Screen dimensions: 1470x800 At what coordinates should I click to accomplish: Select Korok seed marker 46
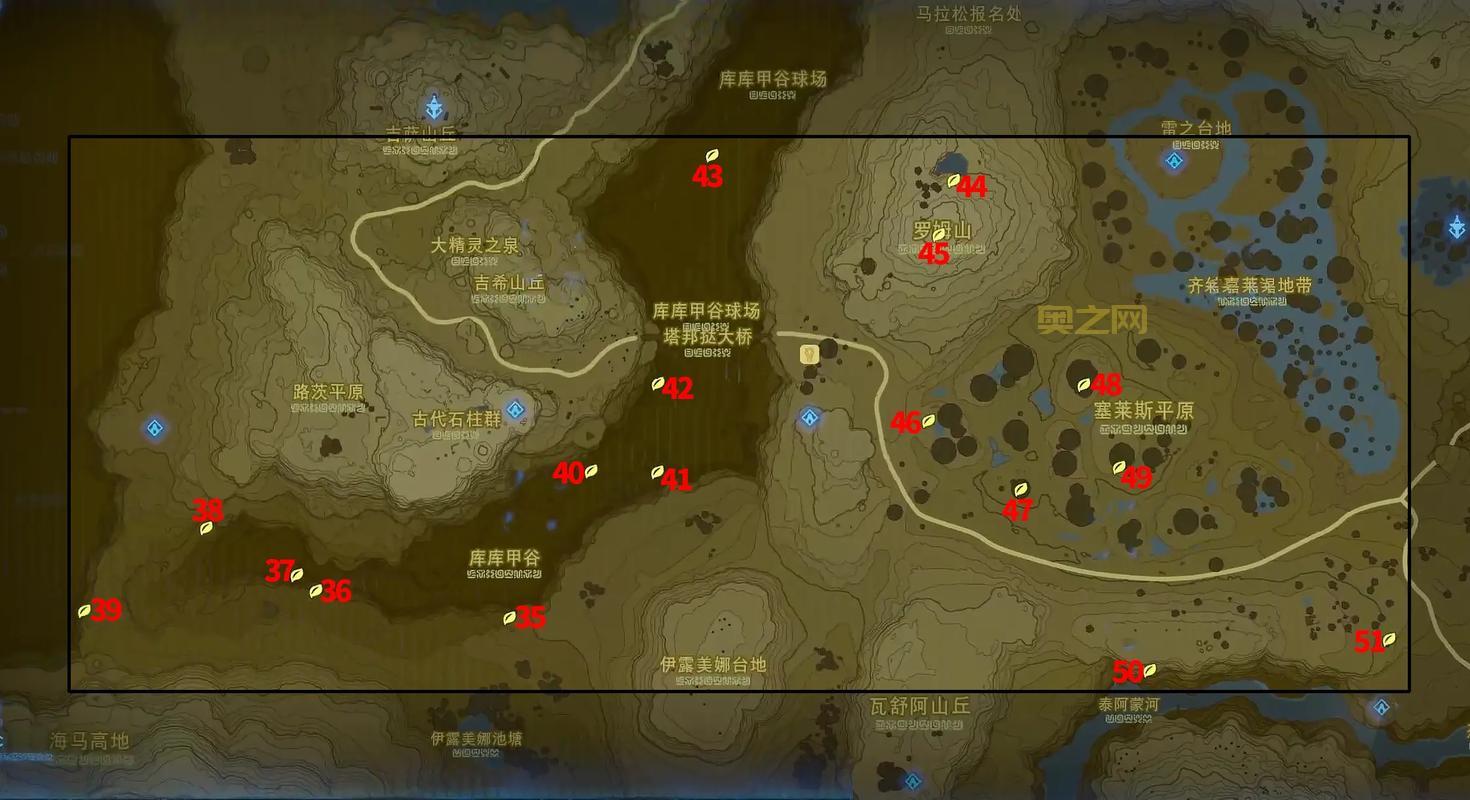(930, 423)
